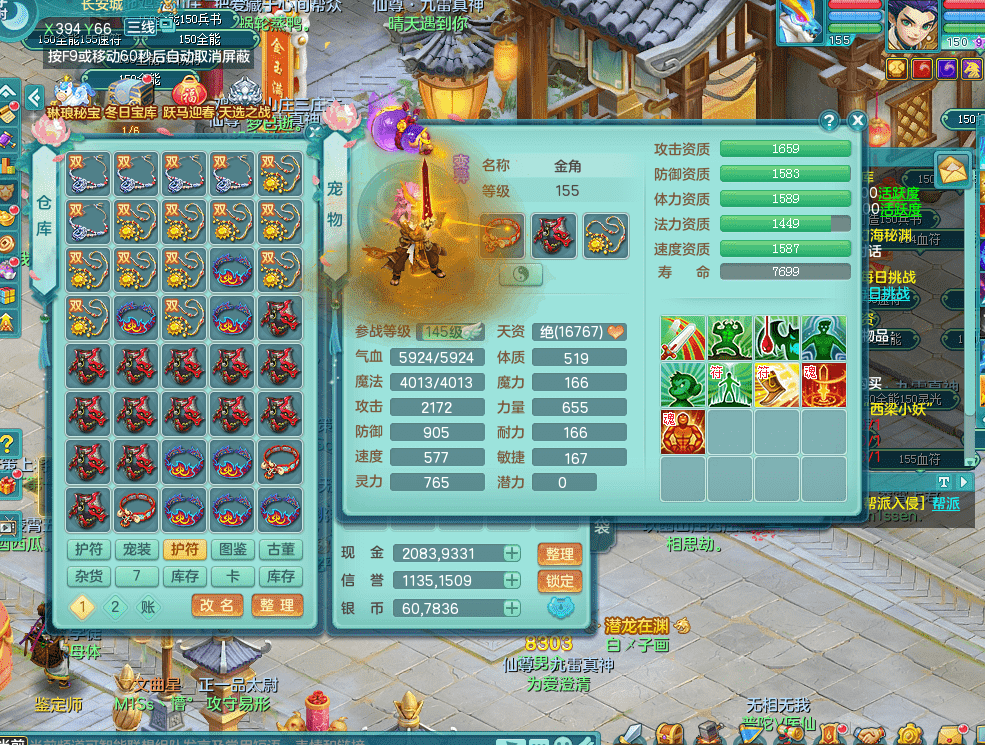
Task: Open the mail envelope icon
Action: pyautogui.click(x=953, y=169)
